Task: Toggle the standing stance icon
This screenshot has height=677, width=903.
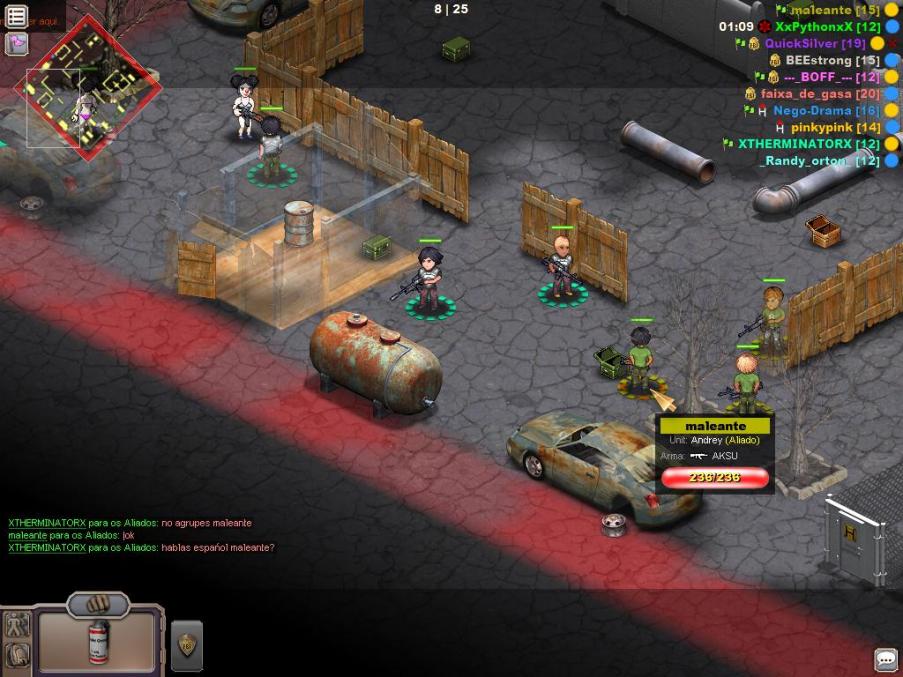Action: pos(16,626)
